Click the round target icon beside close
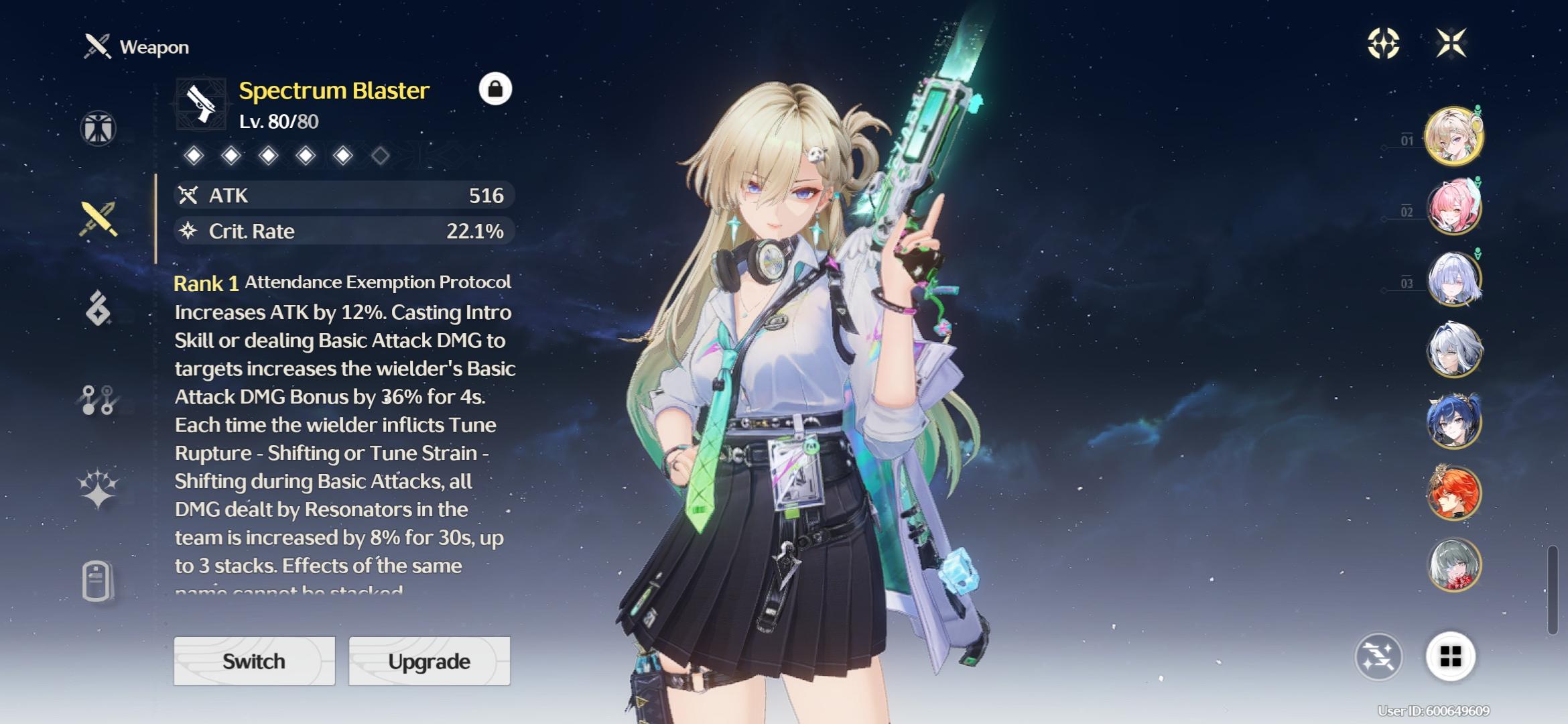The width and height of the screenshot is (1568, 724). click(1383, 44)
